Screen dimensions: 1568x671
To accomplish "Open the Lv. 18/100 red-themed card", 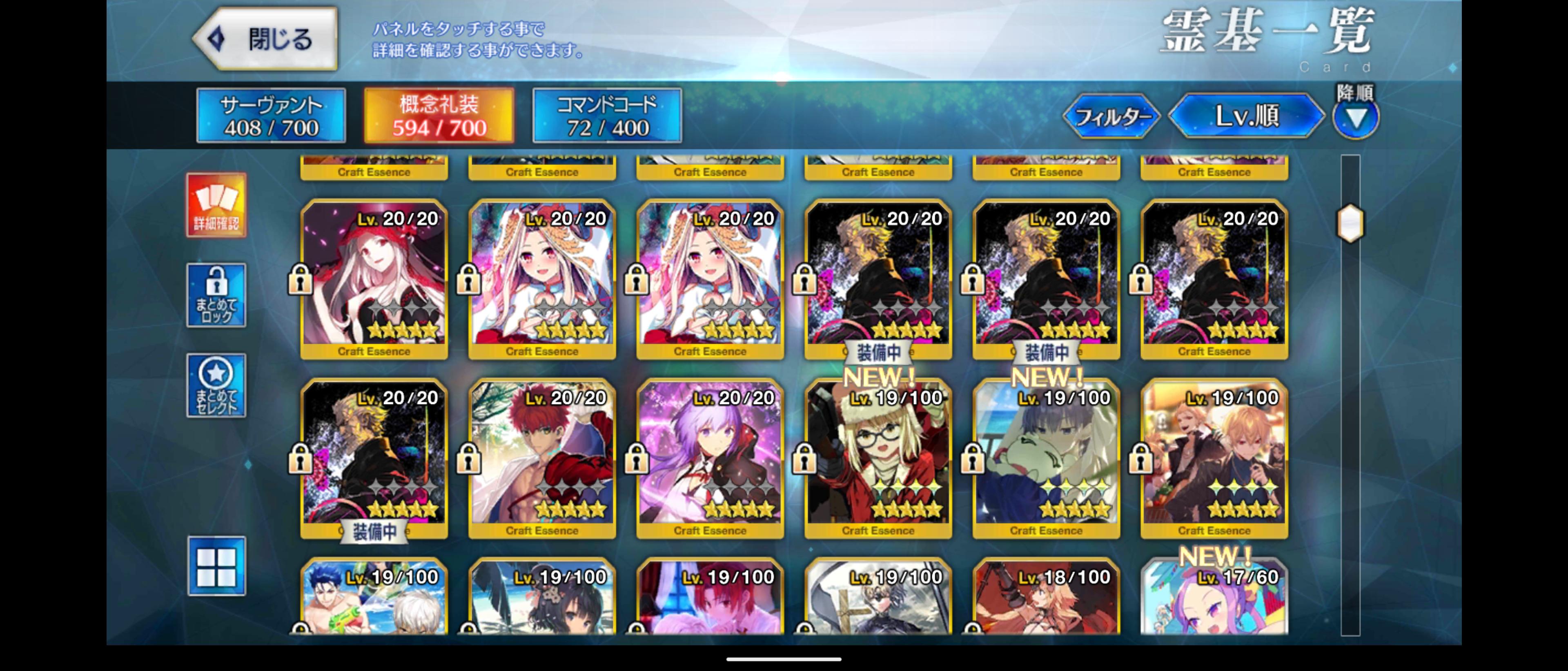I will [x=1046, y=599].
